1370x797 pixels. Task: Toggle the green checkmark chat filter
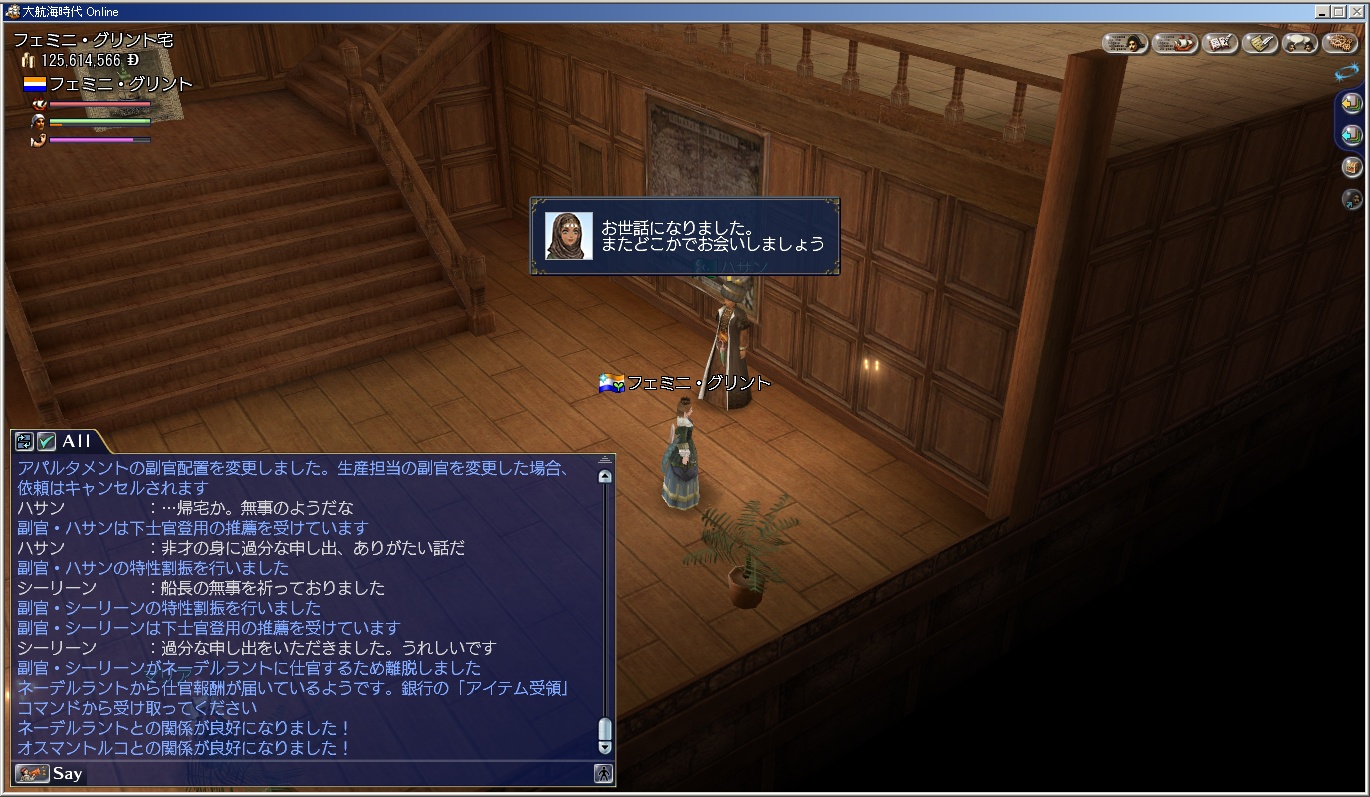pos(46,441)
